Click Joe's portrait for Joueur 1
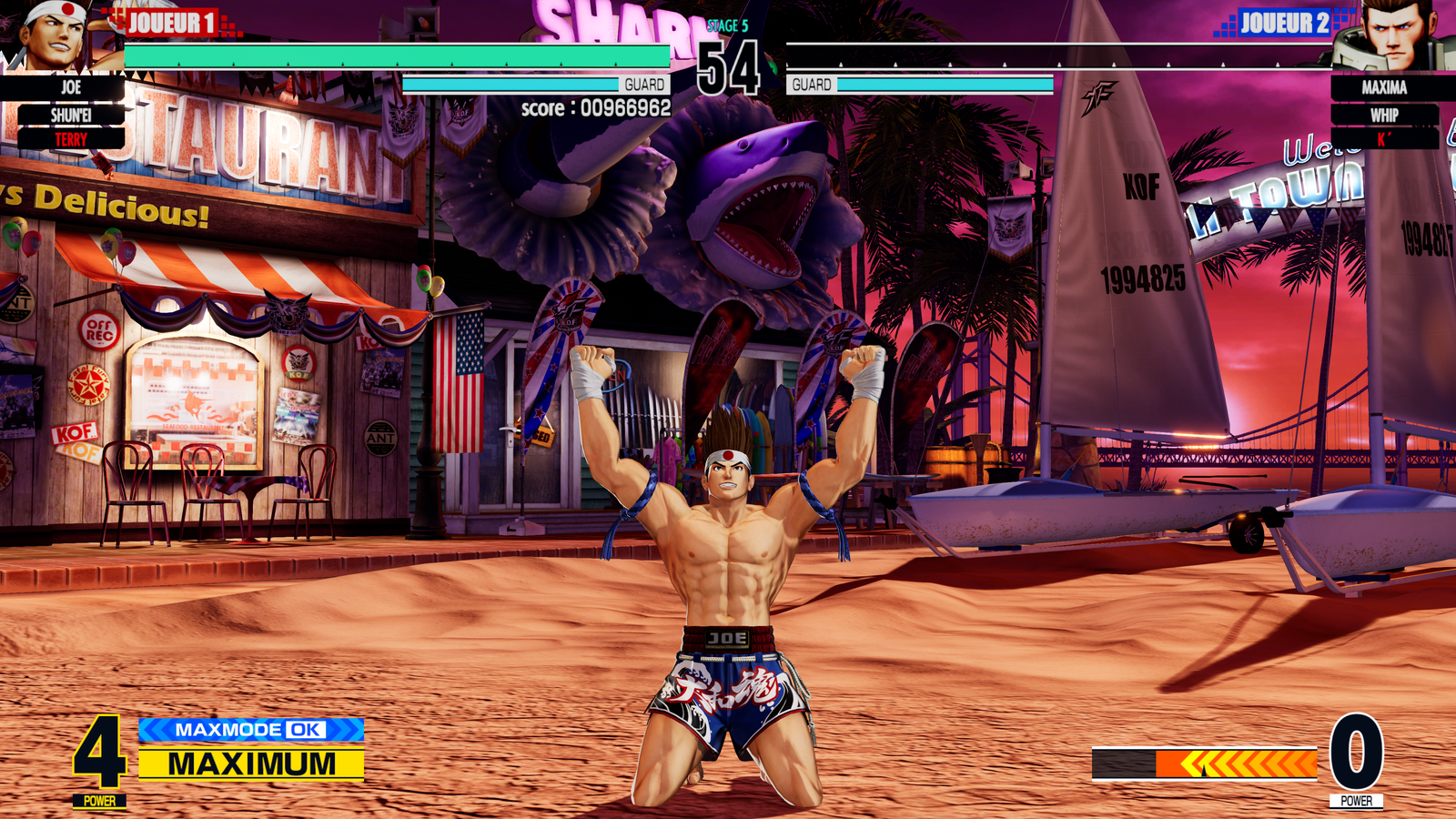Screen dimensions: 1456x819 coord(53,35)
